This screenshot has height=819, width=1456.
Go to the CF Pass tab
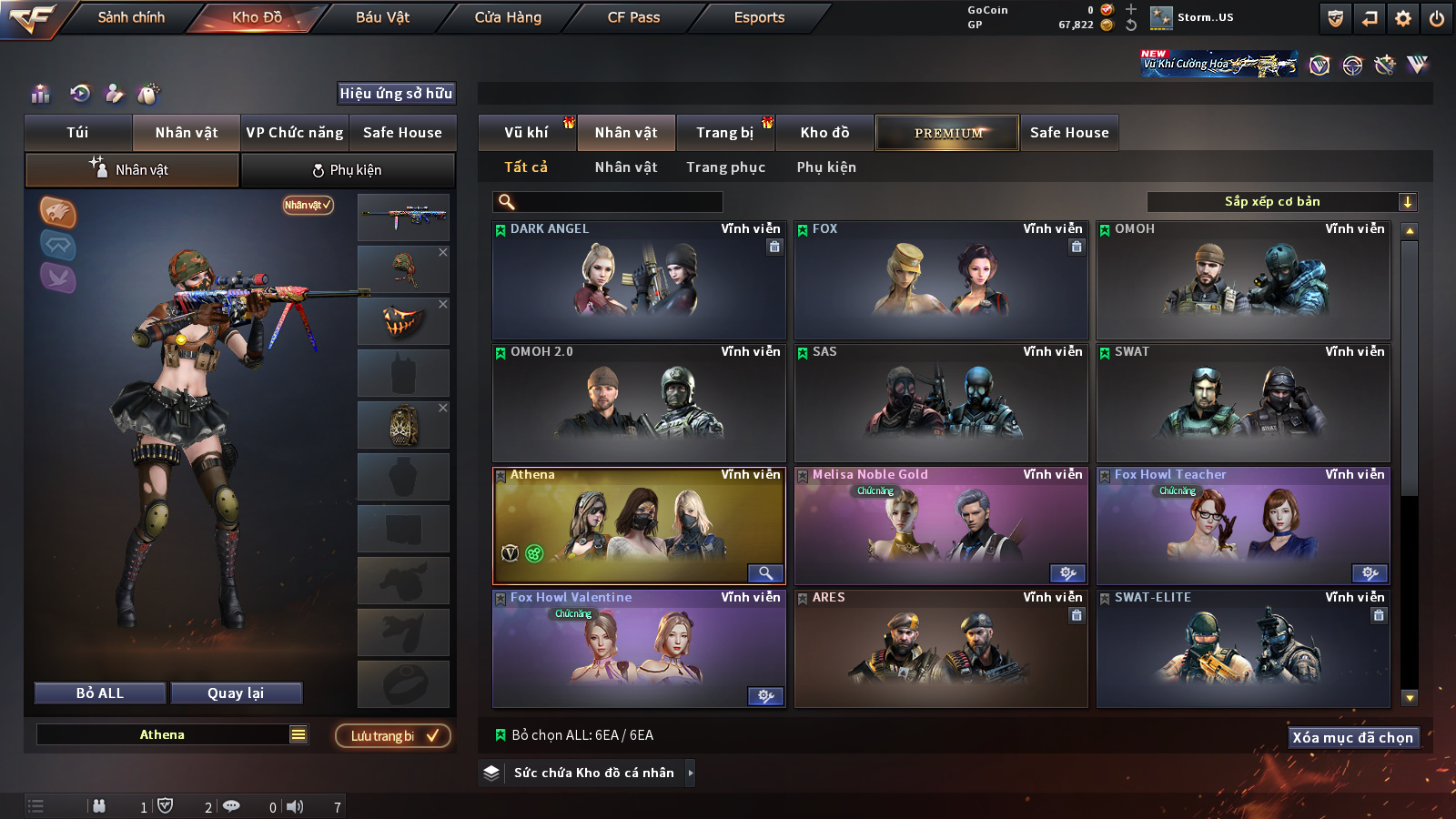point(633,17)
